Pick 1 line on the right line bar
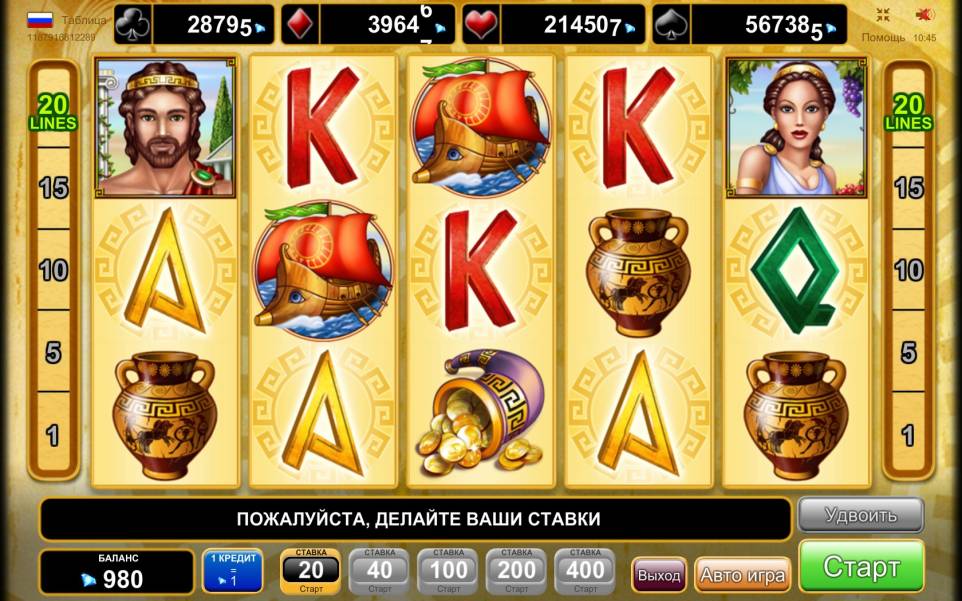The height and width of the screenshot is (601, 962). tap(908, 435)
